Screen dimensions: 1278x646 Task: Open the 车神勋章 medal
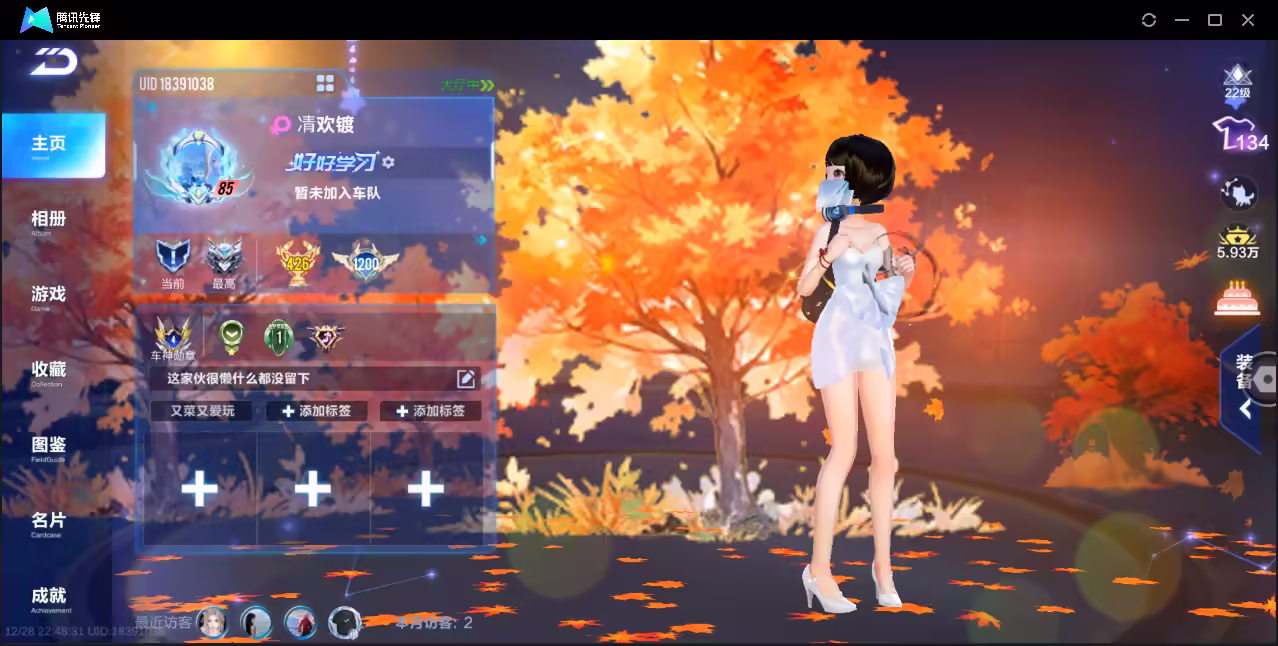pyautogui.click(x=173, y=338)
